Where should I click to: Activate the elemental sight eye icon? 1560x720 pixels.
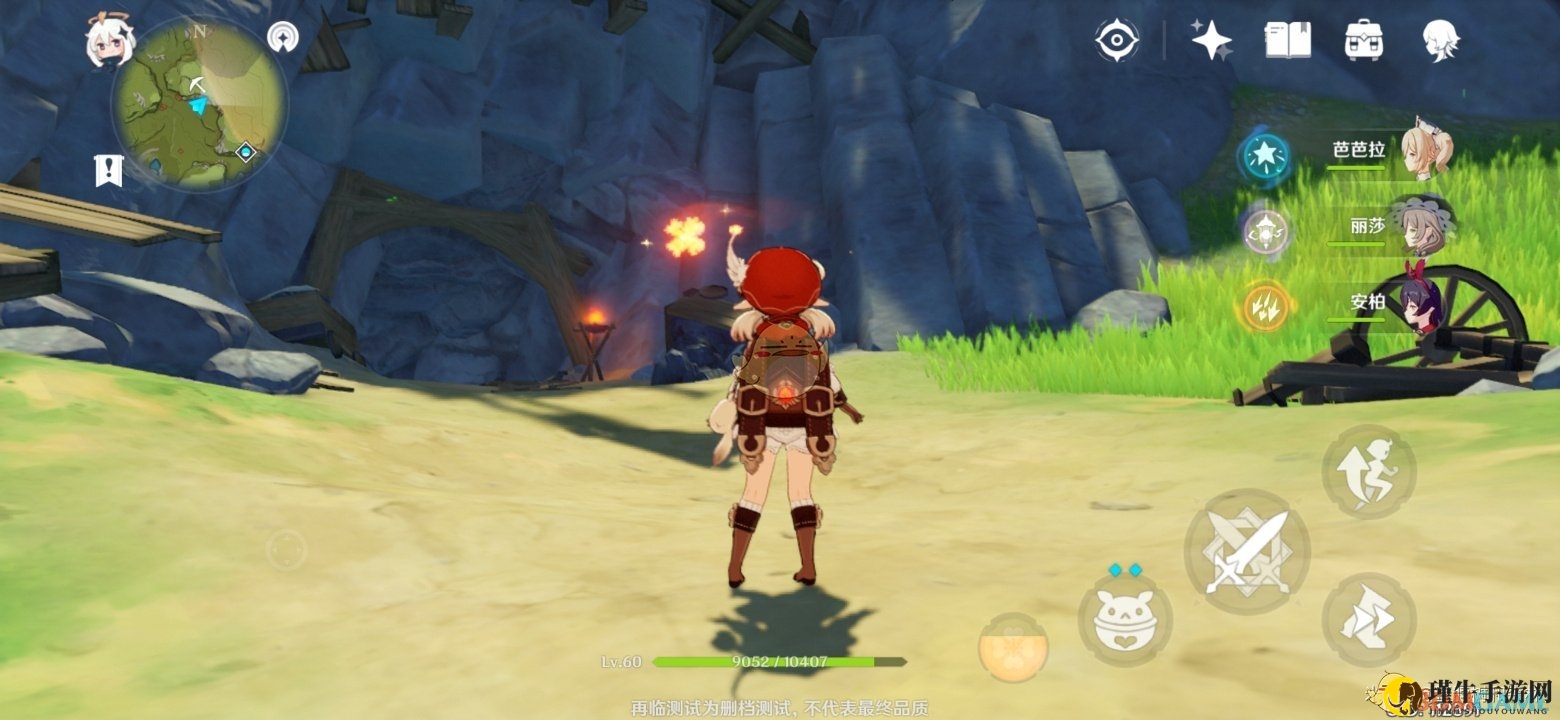tap(1116, 40)
